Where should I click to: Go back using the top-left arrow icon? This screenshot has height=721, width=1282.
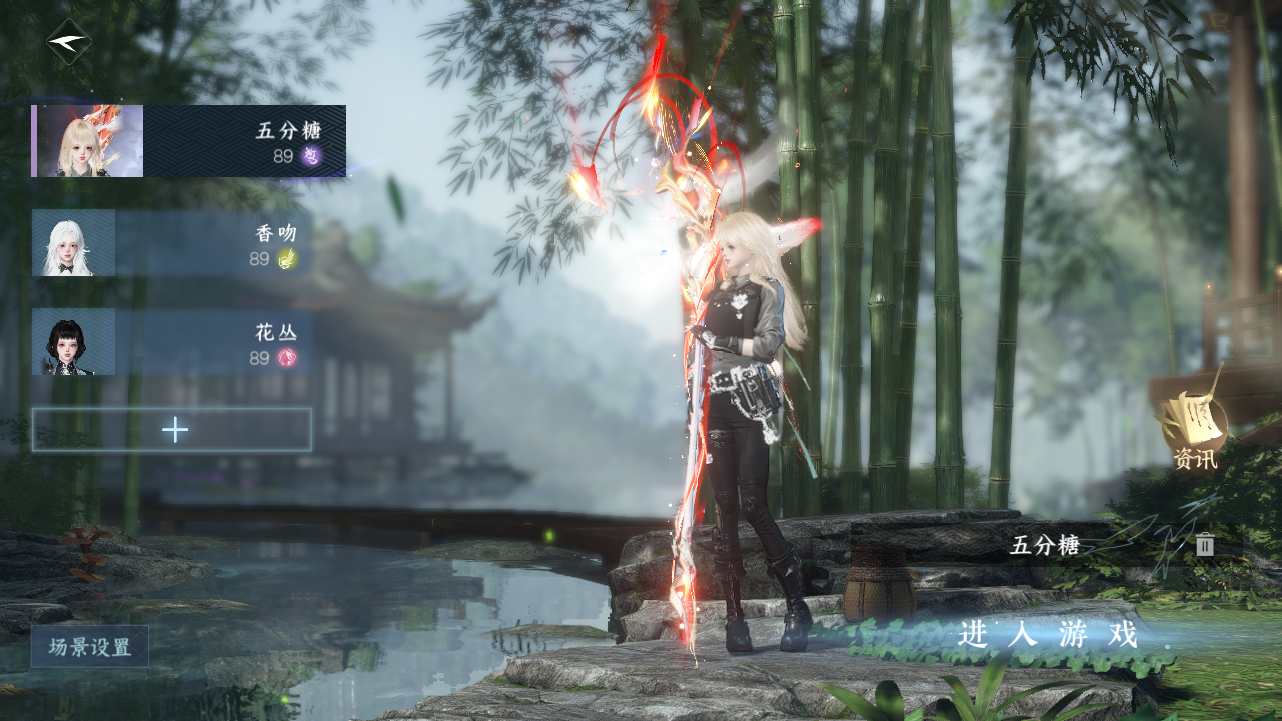click(68, 42)
